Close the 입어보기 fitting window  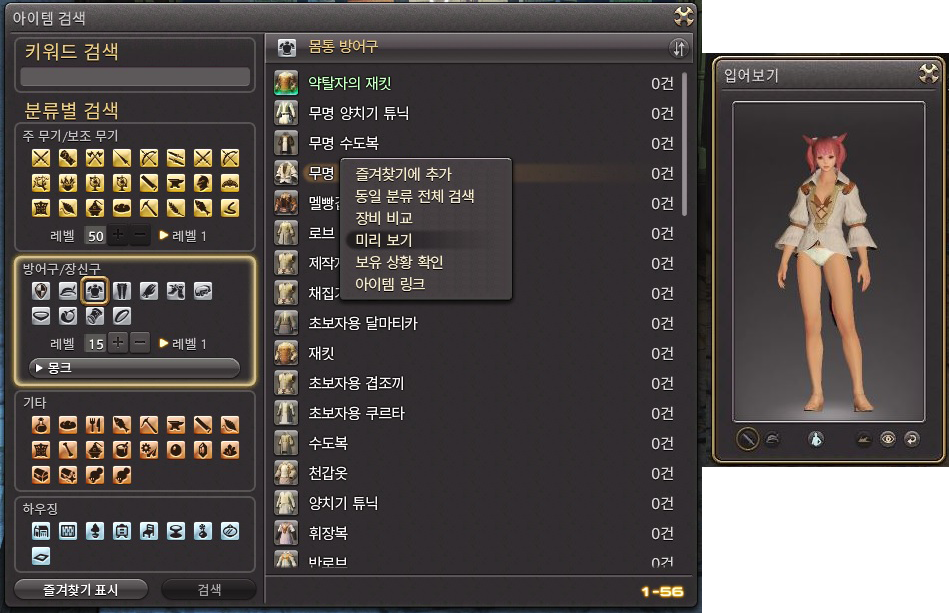coord(930,73)
